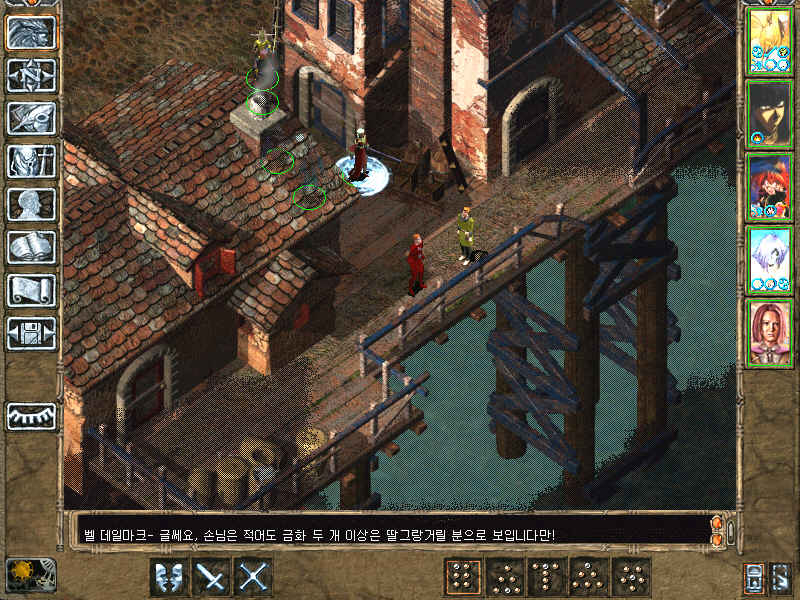This screenshot has width=800, height=600.
Task: Select the dark hooded character portrait
Action: point(769,113)
